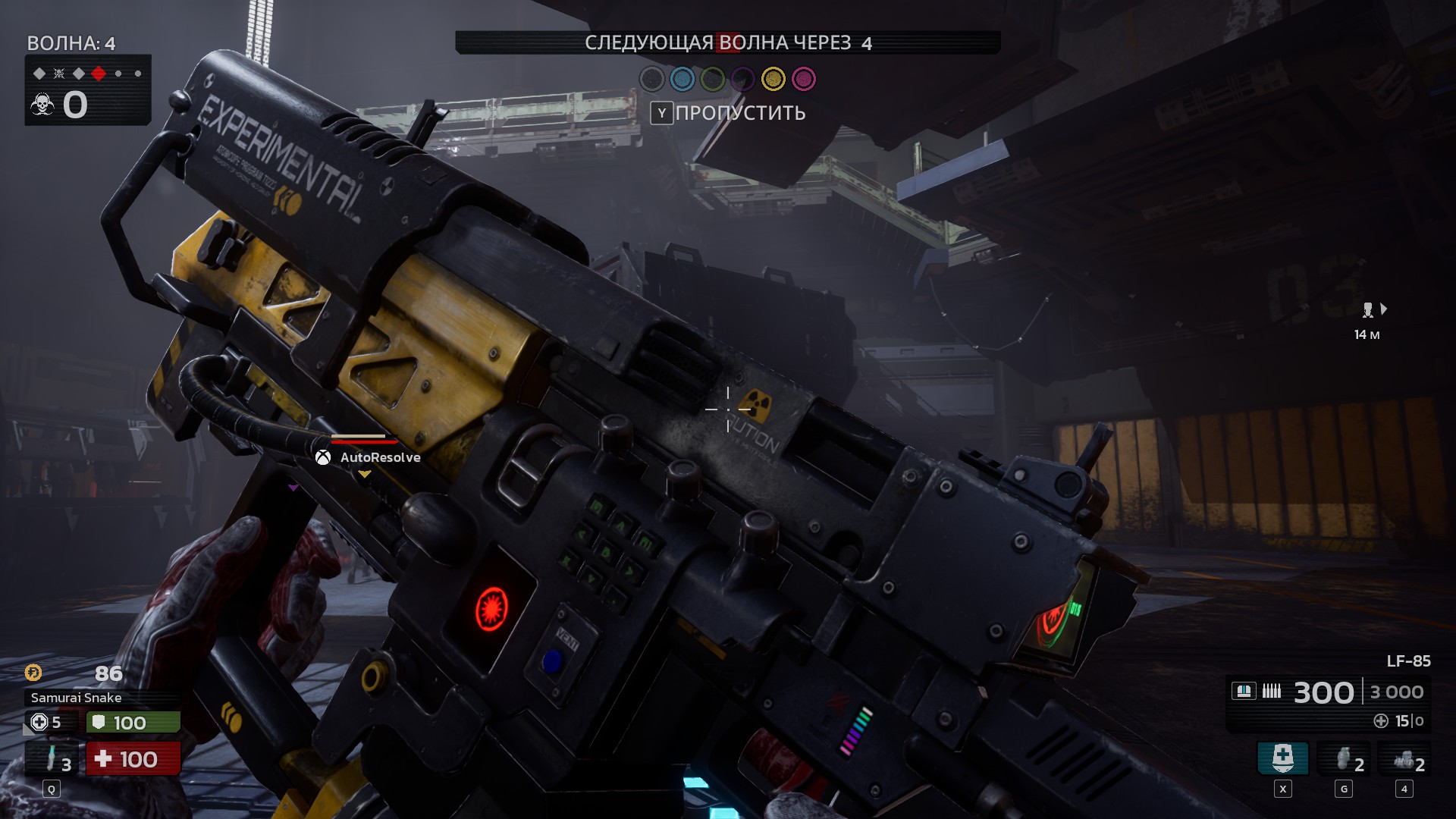
Task: Click the ПРОПУСТИТЬ skip wave label
Action: 739,113
